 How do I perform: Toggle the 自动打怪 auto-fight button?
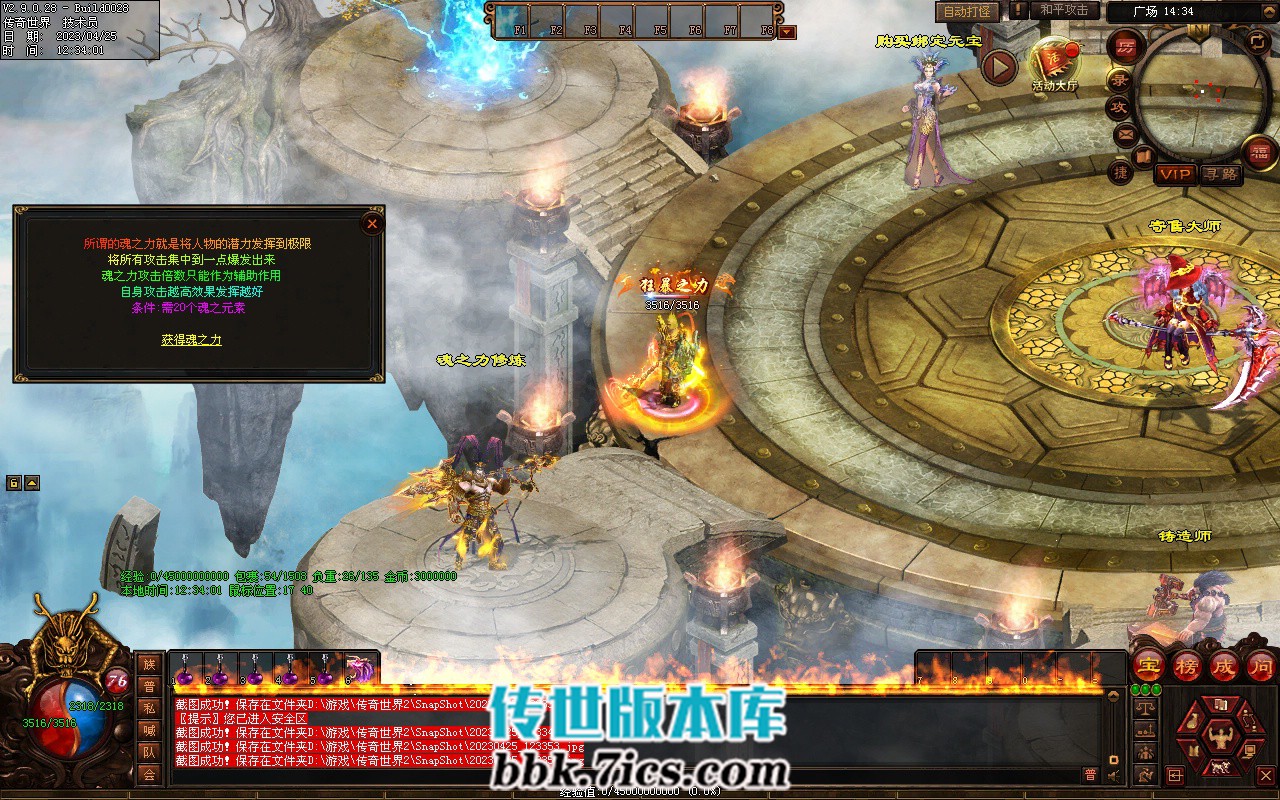tap(967, 11)
